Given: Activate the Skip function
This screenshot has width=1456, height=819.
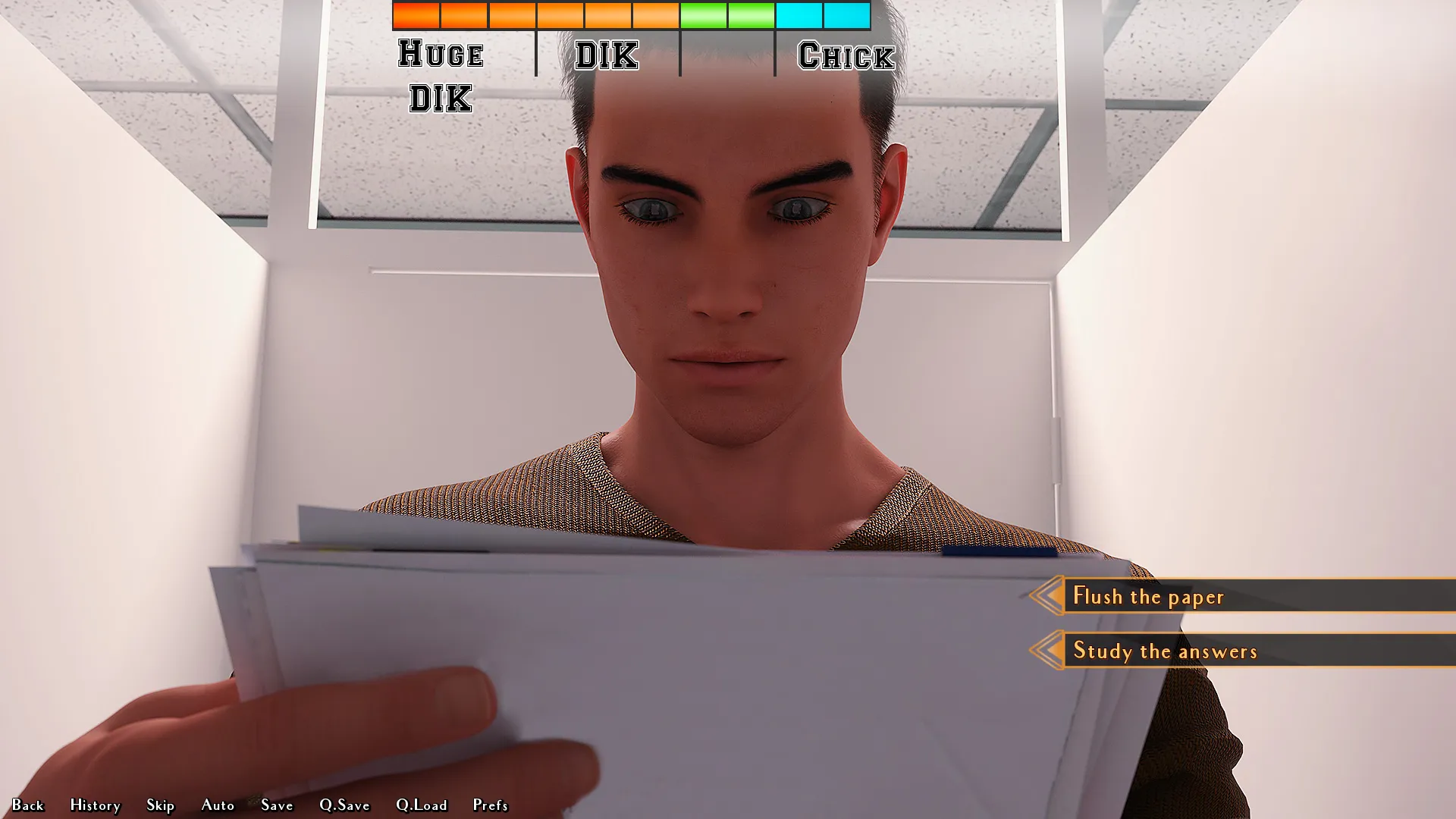Looking at the screenshot, I should (160, 805).
